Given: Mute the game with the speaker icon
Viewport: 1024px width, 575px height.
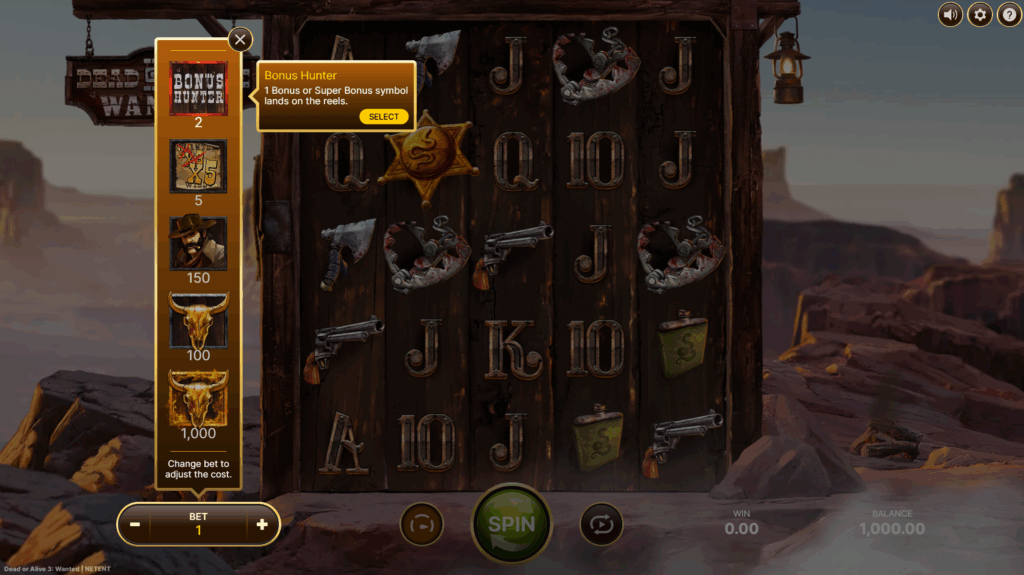Looking at the screenshot, I should (950, 14).
